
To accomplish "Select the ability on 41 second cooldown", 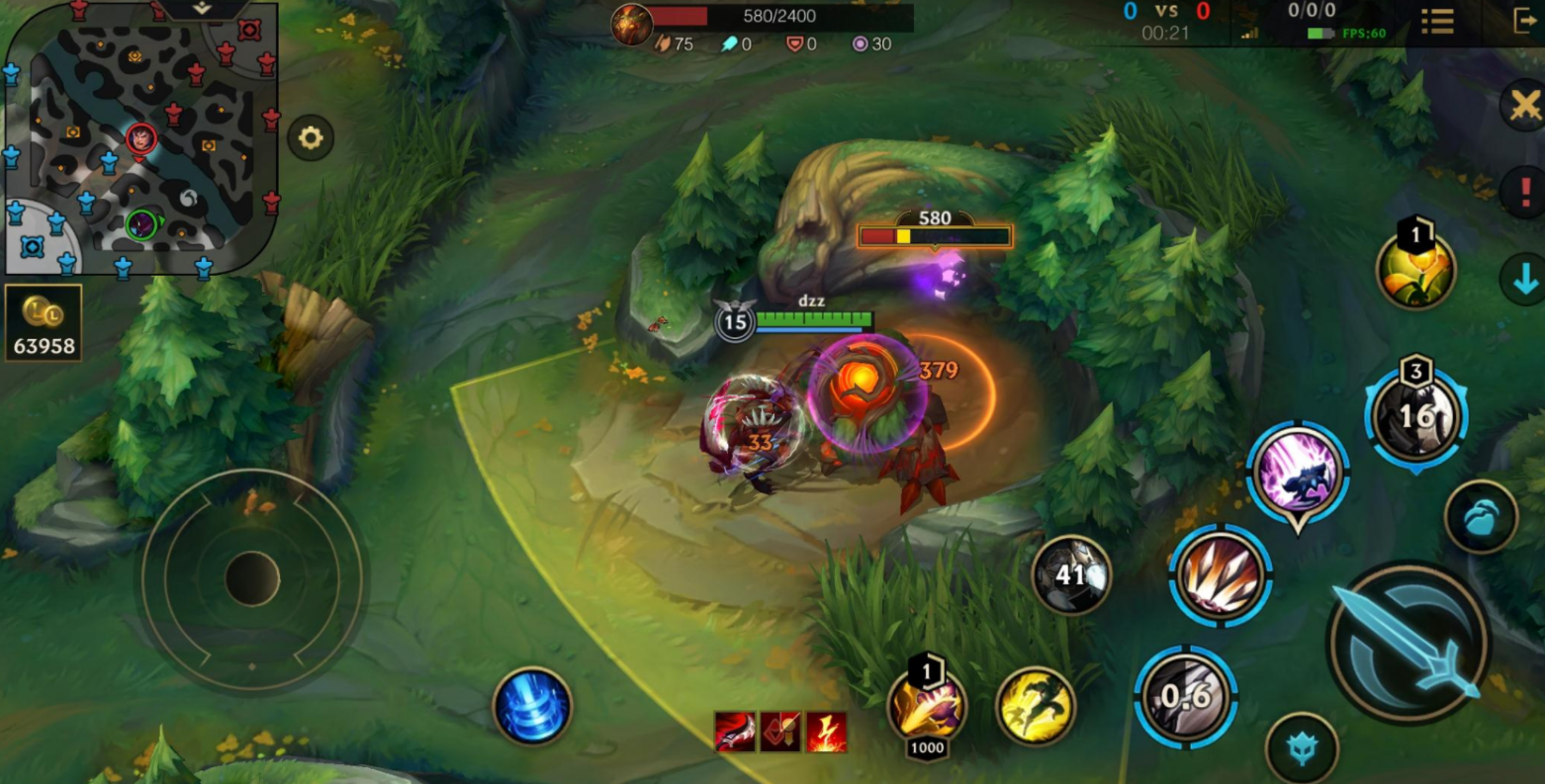I will coord(1071,574).
